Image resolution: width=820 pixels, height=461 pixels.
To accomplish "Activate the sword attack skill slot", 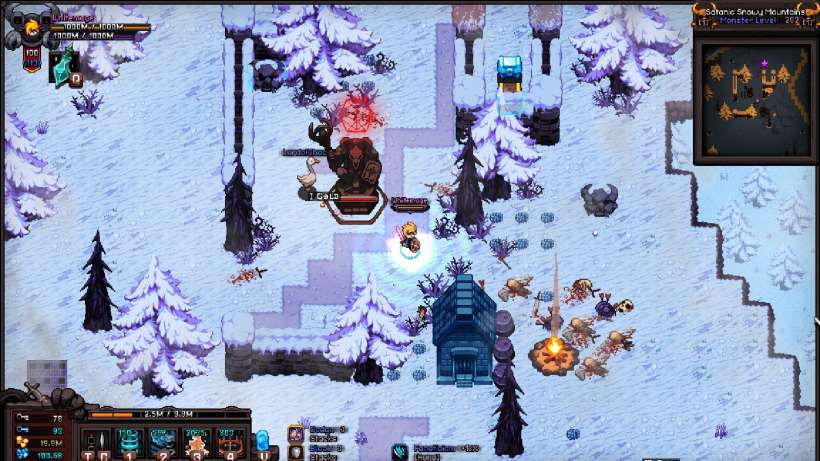I will (x=100, y=441).
